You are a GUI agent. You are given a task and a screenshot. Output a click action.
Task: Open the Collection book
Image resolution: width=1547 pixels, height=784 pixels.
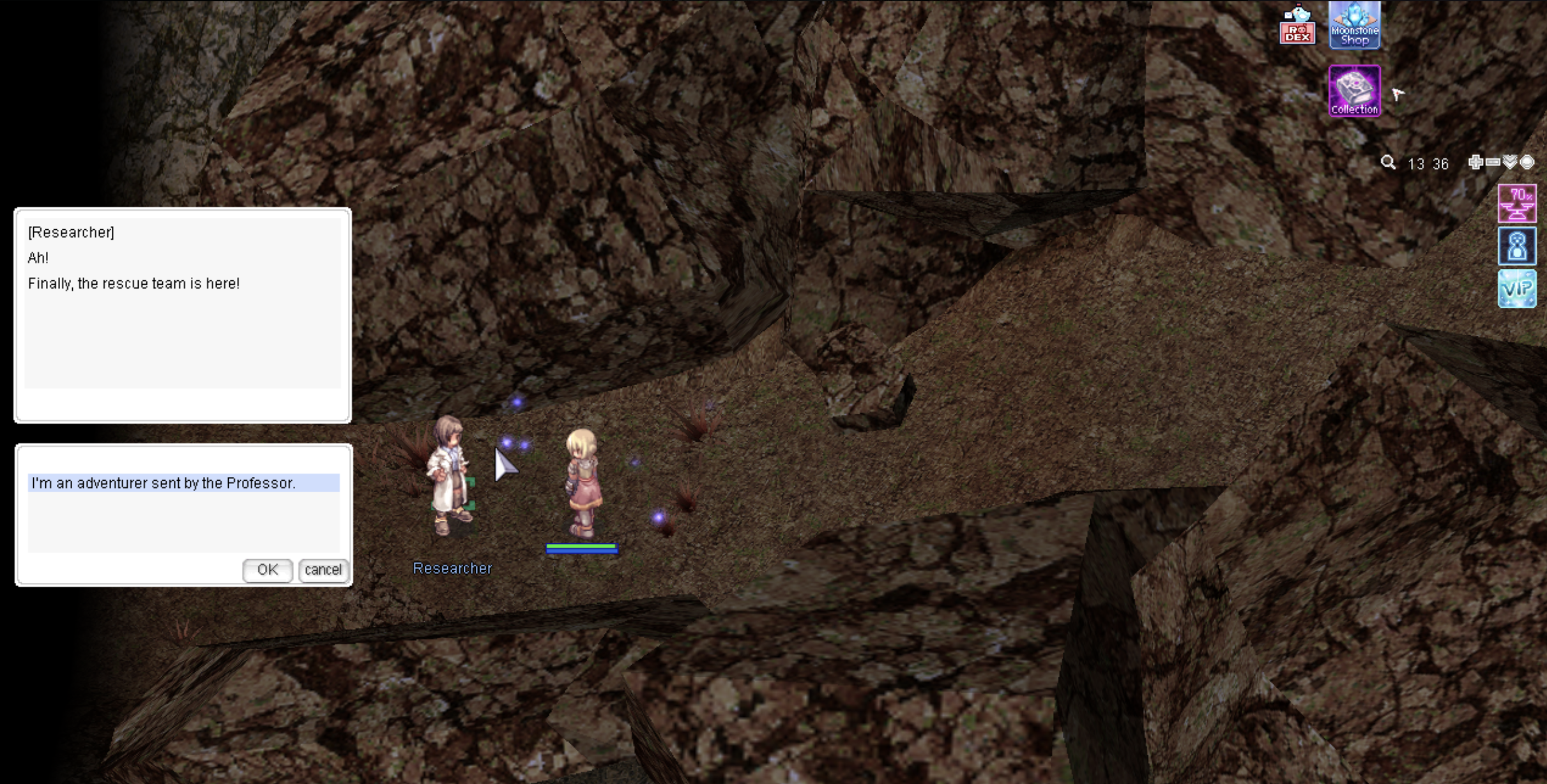point(1354,91)
